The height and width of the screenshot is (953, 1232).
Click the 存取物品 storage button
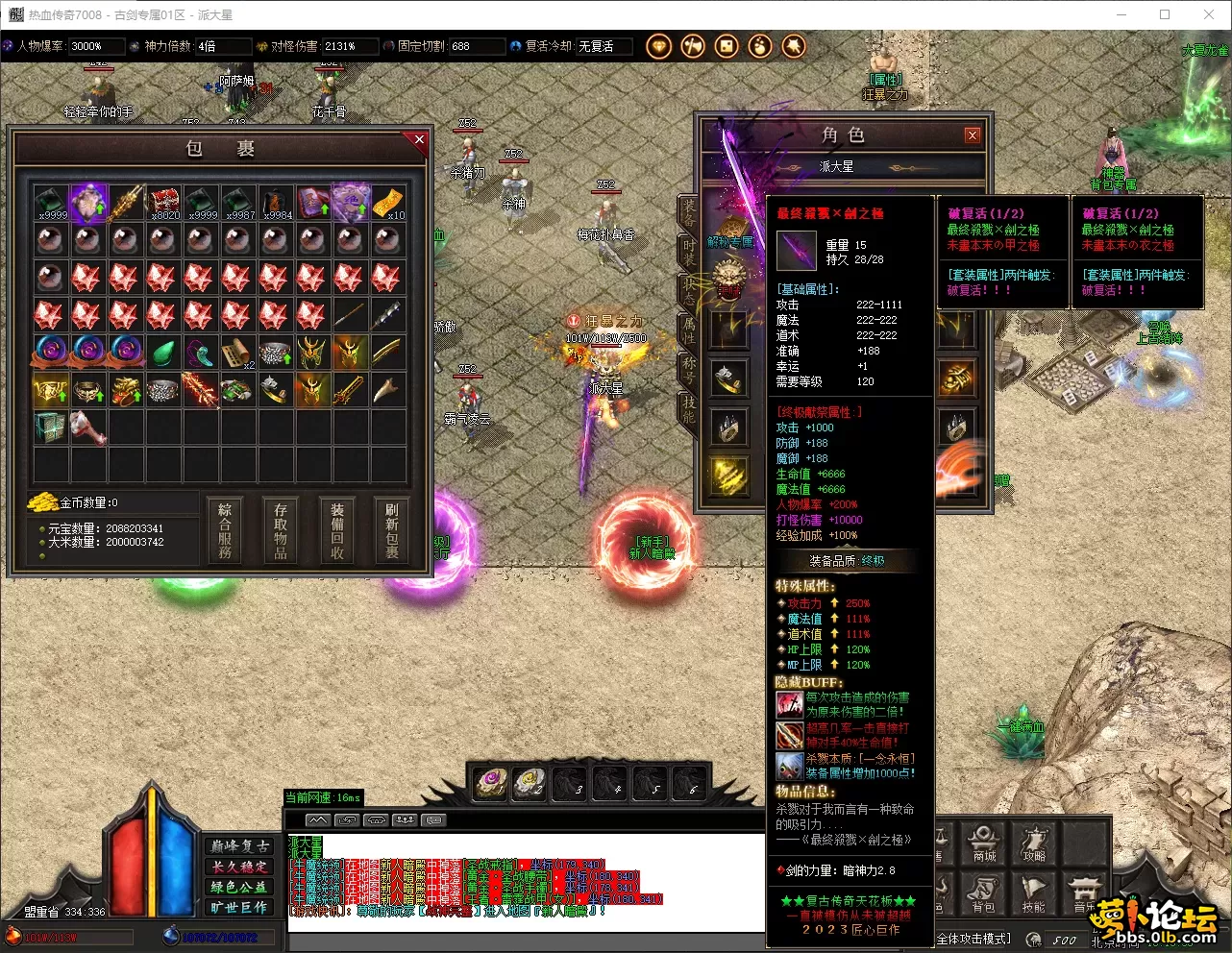(x=281, y=531)
